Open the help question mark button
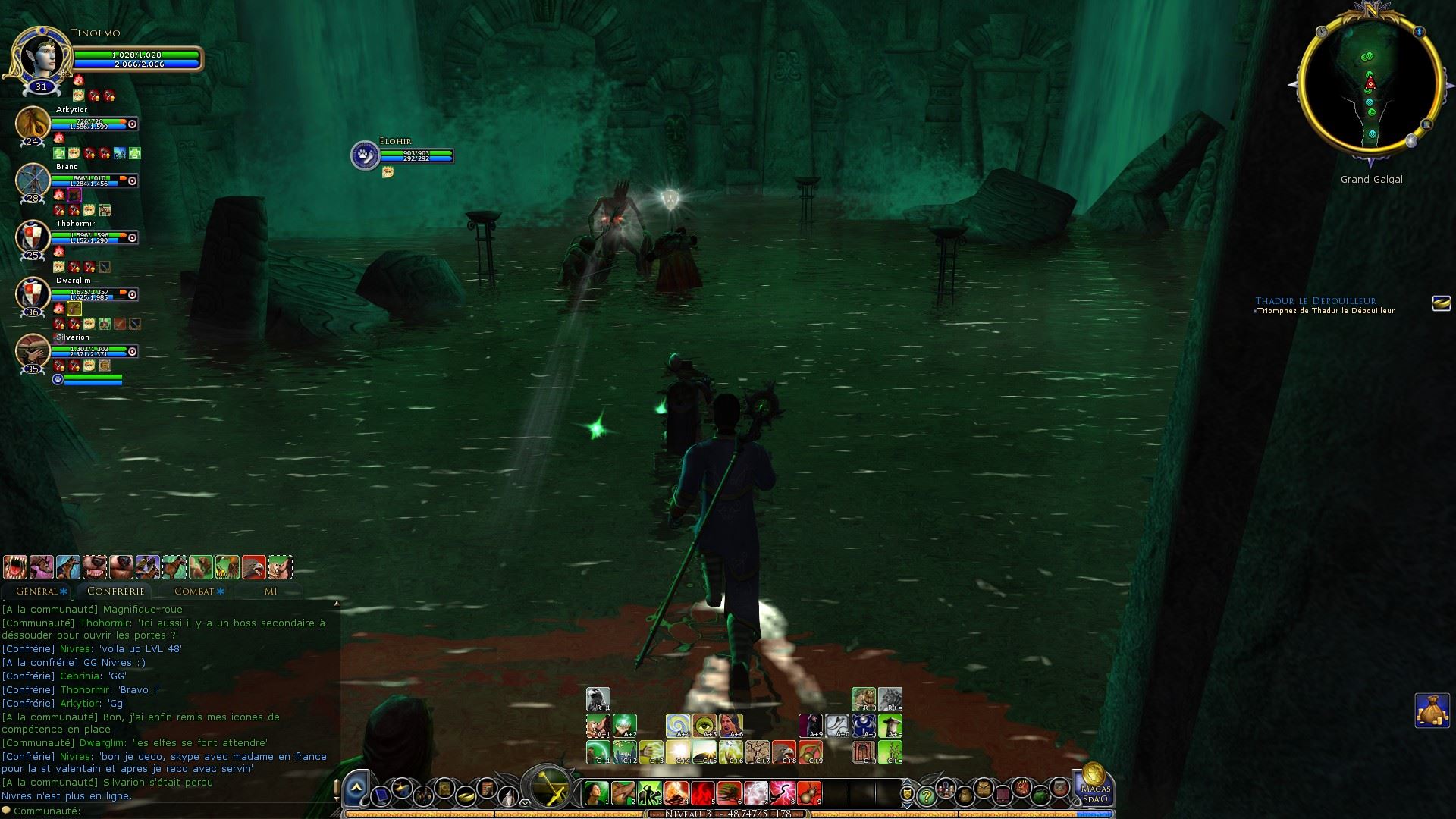 click(926, 796)
